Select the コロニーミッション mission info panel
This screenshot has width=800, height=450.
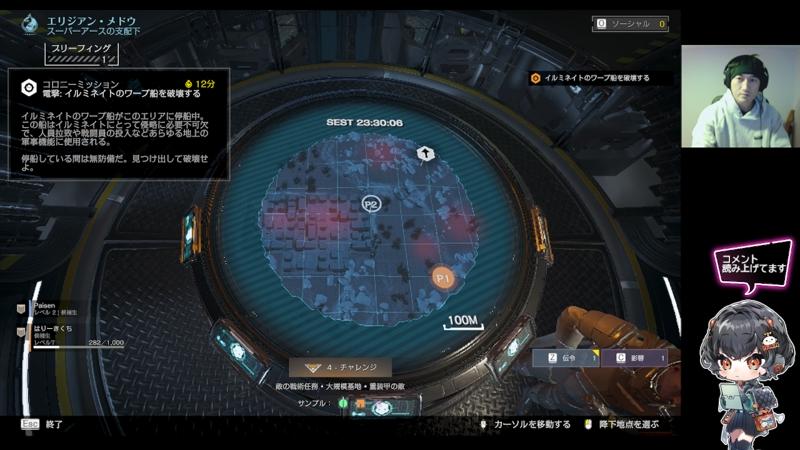coord(119,123)
